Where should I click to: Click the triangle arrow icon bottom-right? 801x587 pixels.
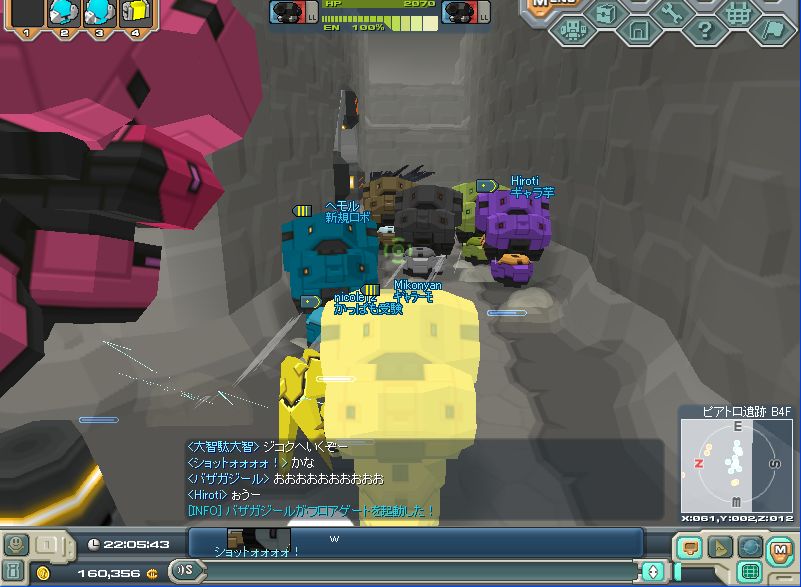pyautogui.click(x=719, y=547)
